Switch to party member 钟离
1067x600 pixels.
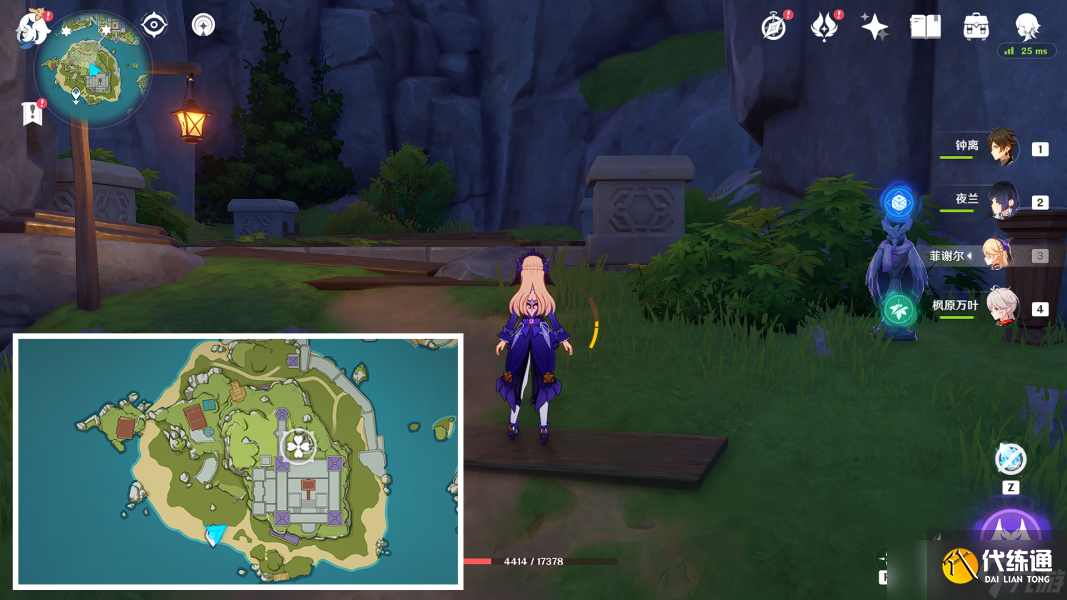1002,148
